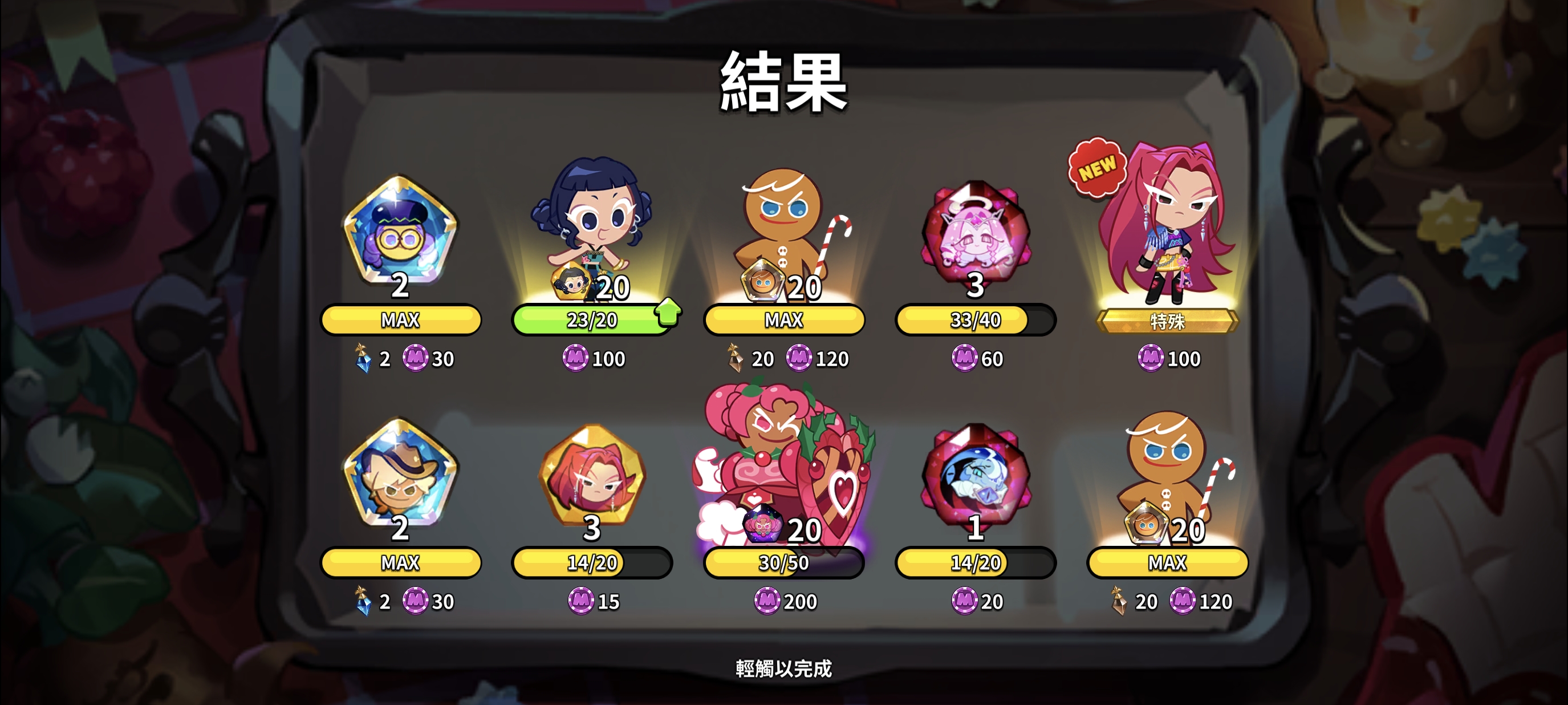The image size is (1568, 705).
Task: Open the green upgrade arrow indicator
Action: pyautogui.click(x=669, y=311)
